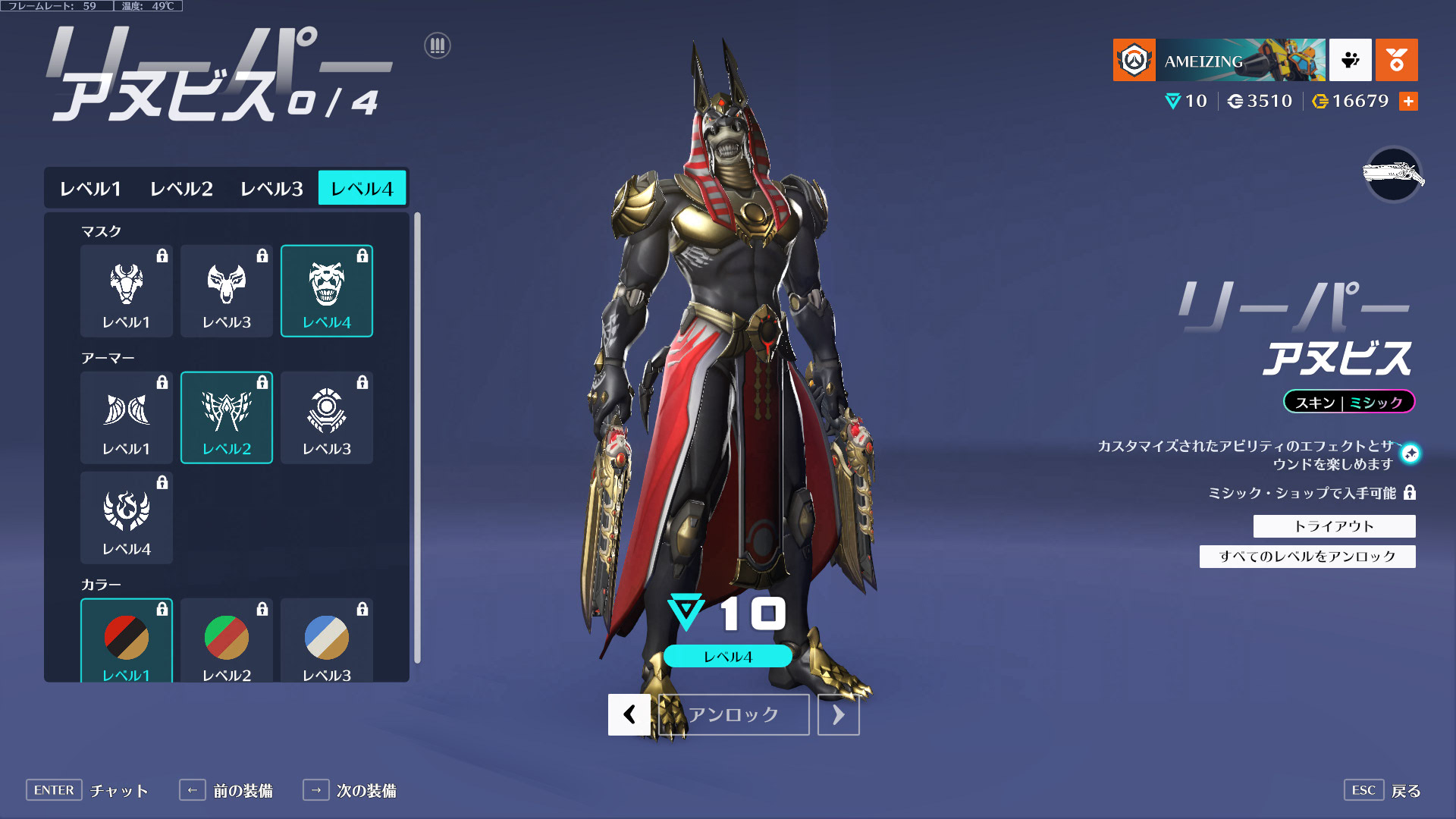Choose the red, black and gold color
This screenshot has height=819, width=1456.
[127, 640]
